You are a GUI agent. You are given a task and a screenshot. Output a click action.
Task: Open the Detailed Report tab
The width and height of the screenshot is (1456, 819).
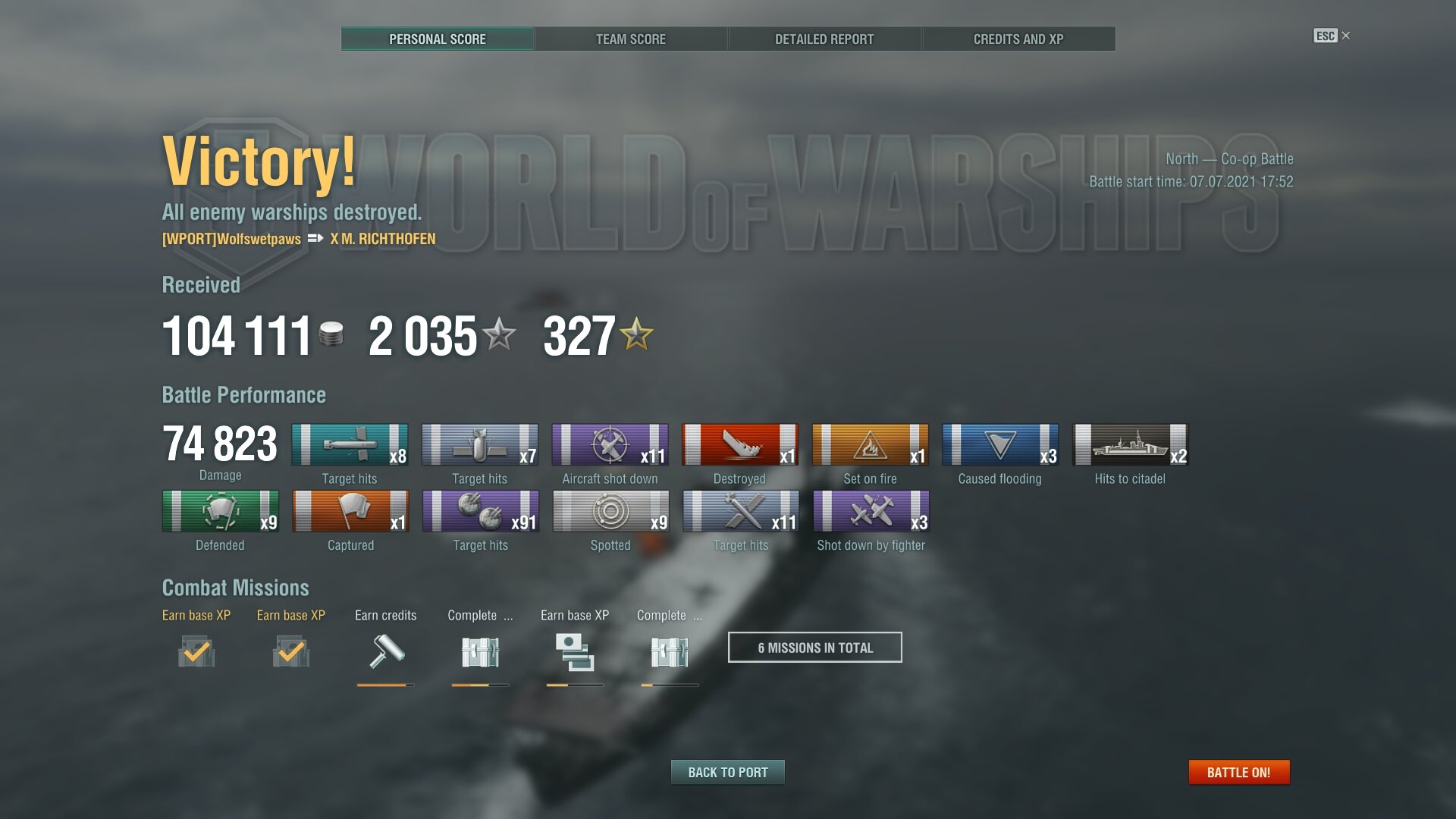pos(824,39)
